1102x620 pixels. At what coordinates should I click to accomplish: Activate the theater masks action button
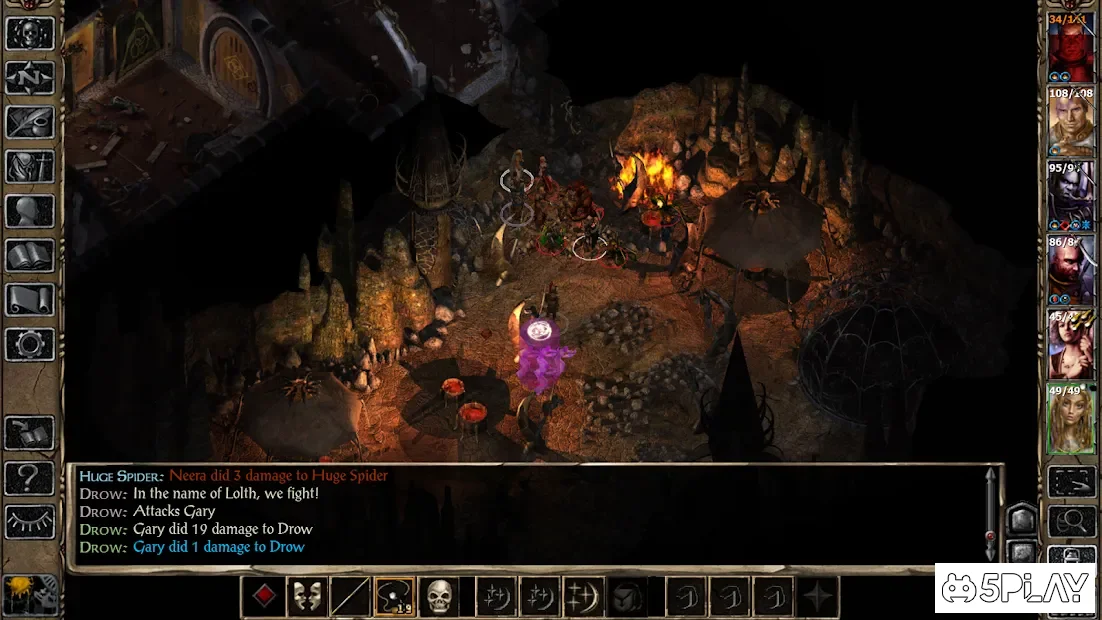(307, 597)
